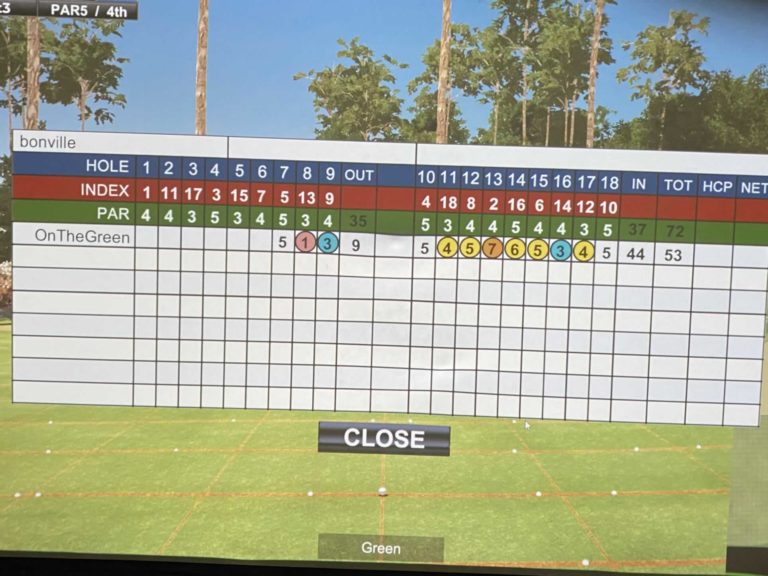The width and height of the screenshot is (768, 576).
Task: Close the scorecard with the CLOSE button
Action: [384, 438]
